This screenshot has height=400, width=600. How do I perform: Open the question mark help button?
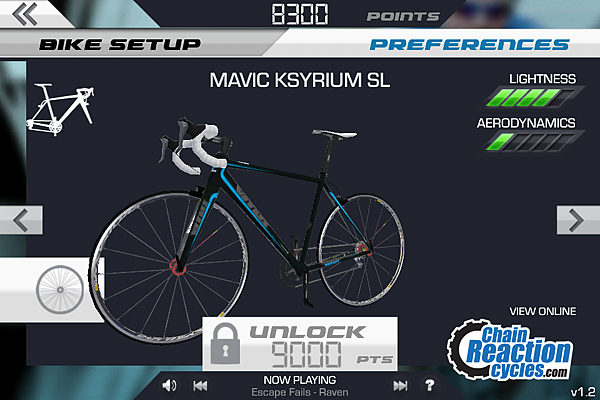[x=430, y=385]
